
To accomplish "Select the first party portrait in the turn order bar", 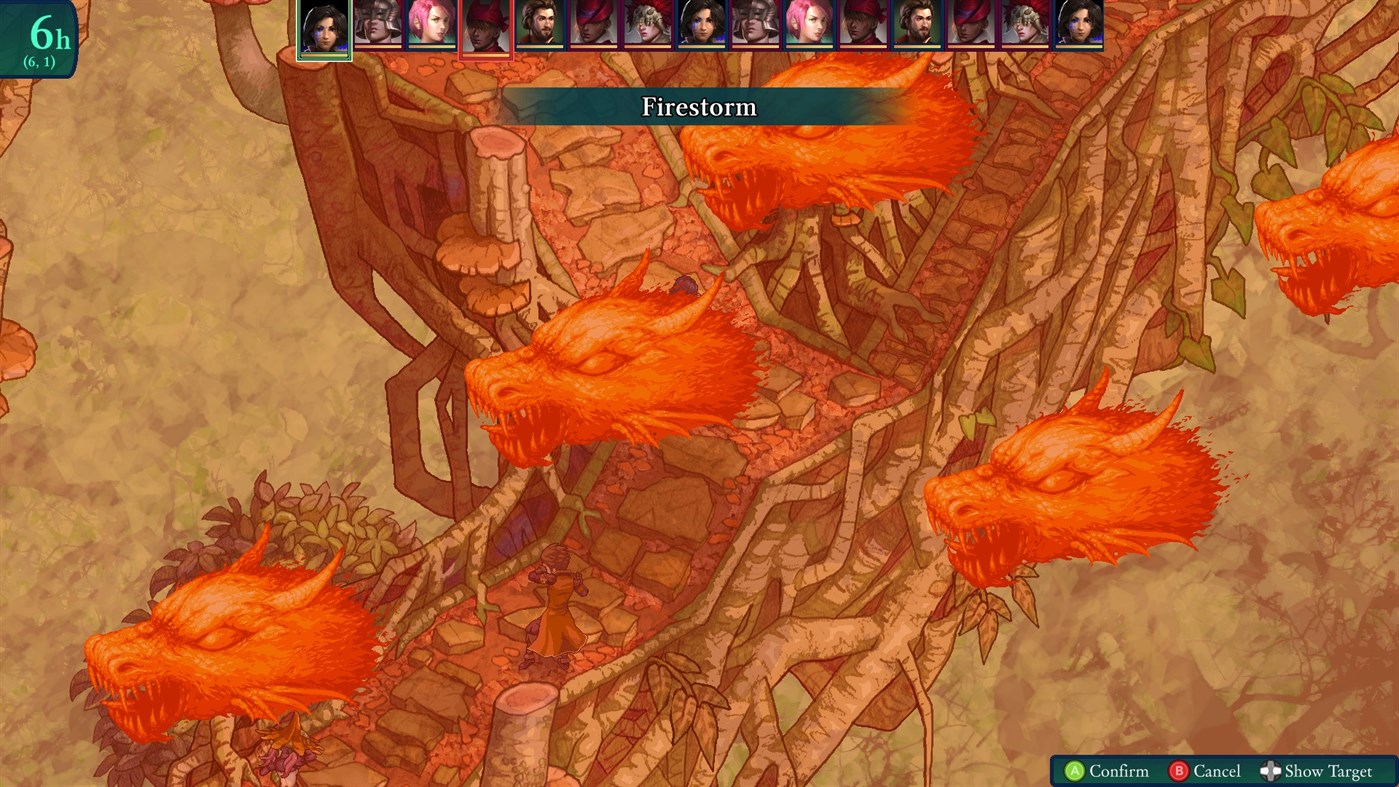I will [x=322, y=28].
